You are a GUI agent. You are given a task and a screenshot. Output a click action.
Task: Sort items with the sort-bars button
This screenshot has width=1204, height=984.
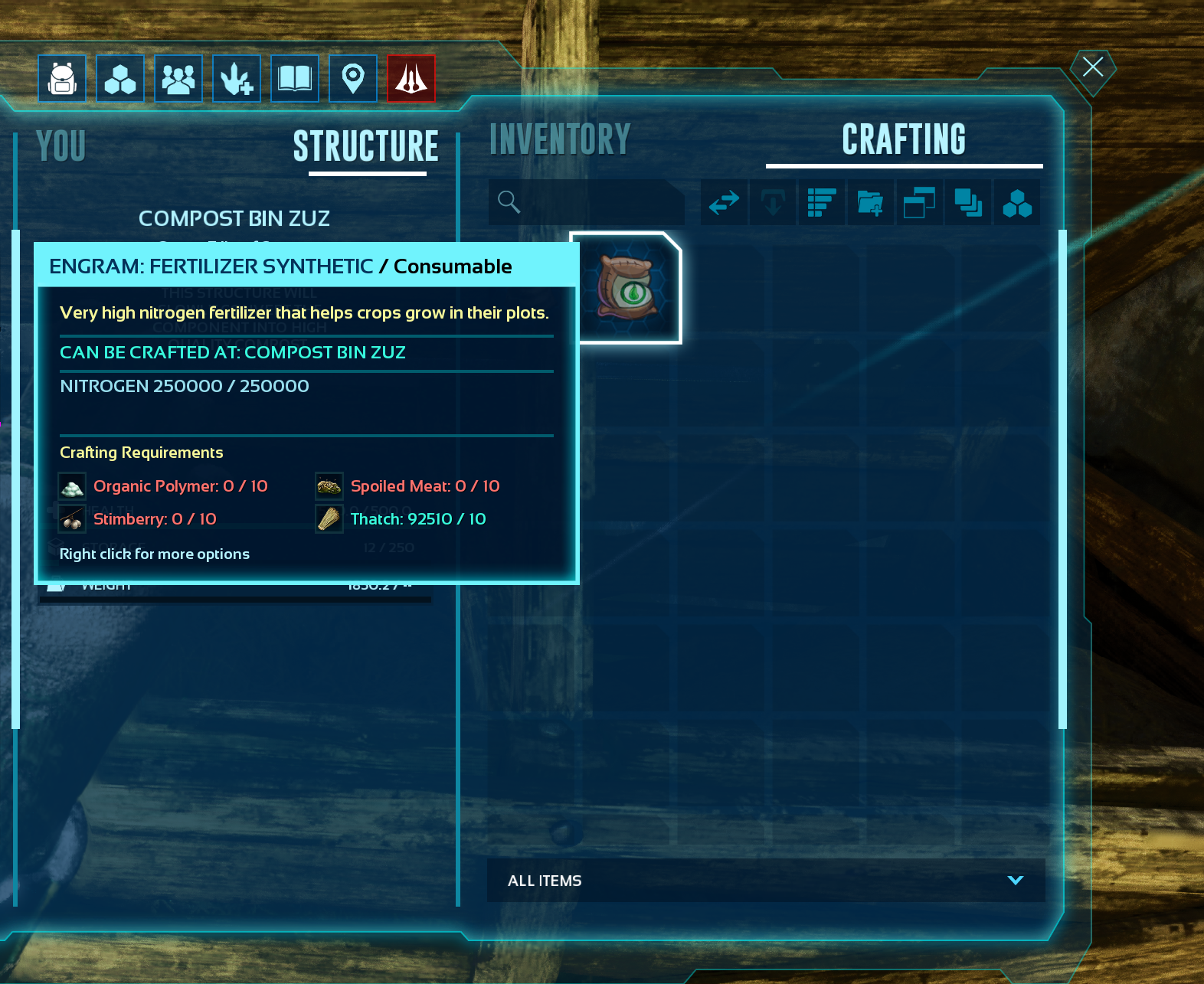pos(822,202)
